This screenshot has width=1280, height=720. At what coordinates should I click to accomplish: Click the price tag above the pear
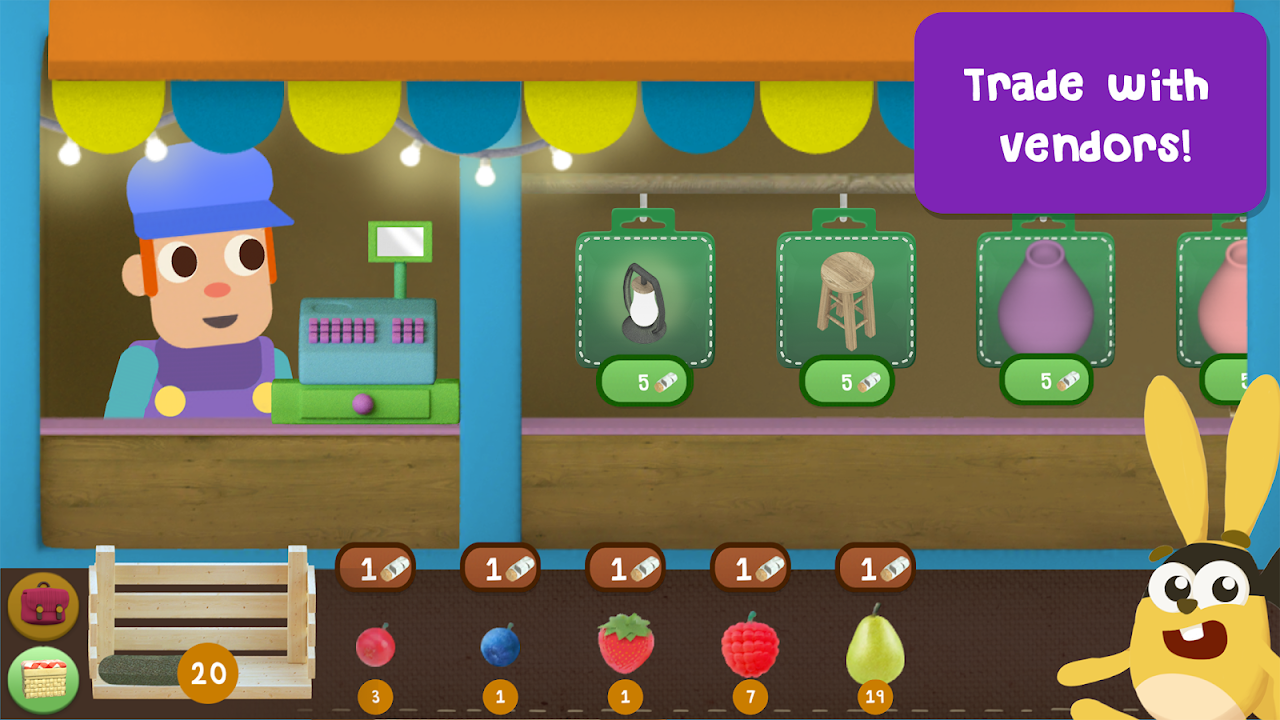[875, 569]
